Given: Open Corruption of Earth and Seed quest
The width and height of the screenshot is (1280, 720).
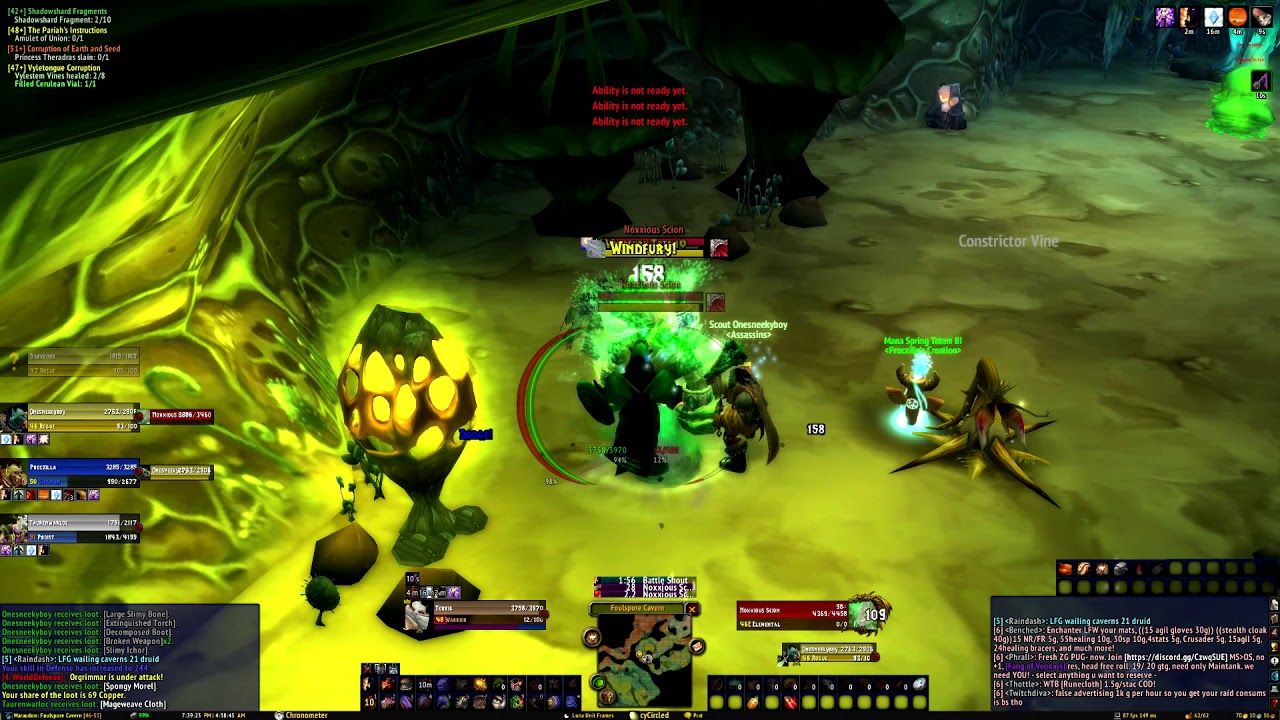Looking at the screenshot, I should (x=66, y=49).
